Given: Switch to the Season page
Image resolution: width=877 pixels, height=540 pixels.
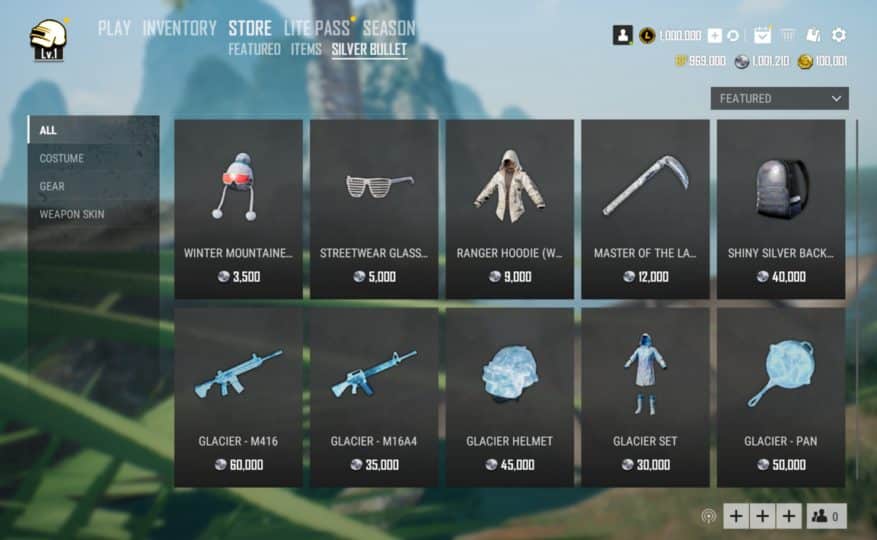Looking at the screenshot, I should (x=388, y=28).
